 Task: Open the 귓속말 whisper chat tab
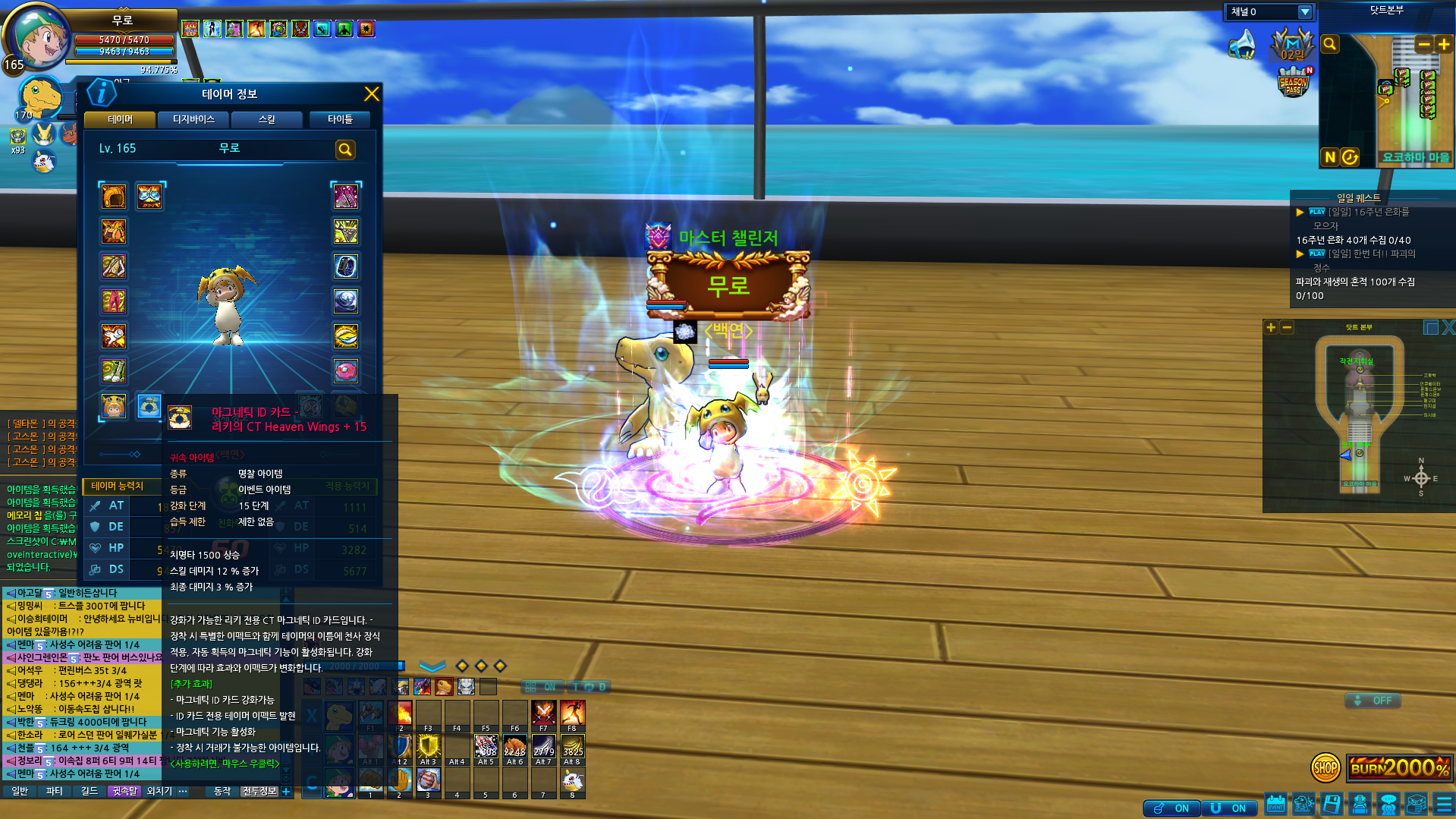(124, 791)
